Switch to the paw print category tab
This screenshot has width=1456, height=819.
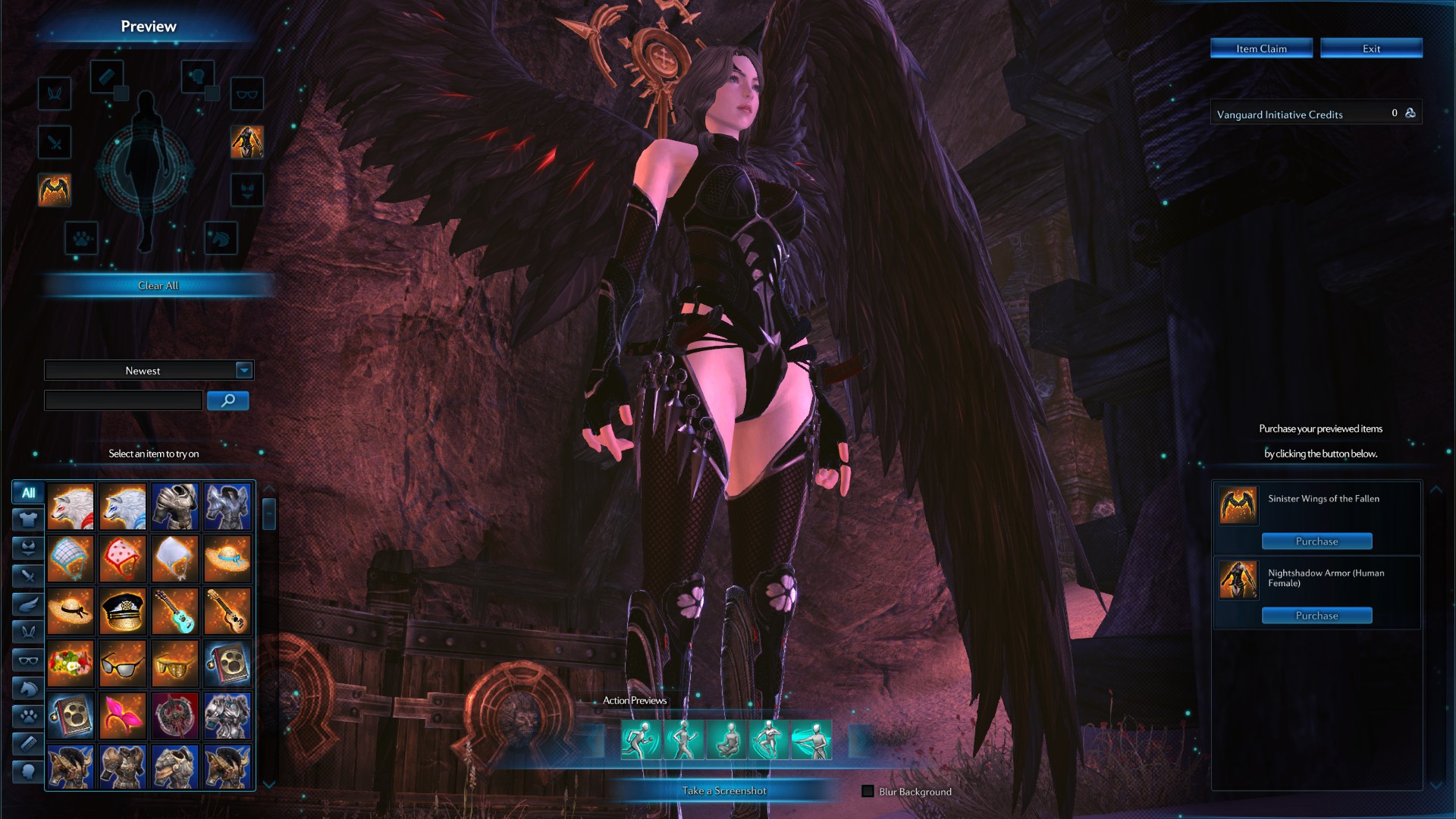pyautogui.click(x=28, y=716)
